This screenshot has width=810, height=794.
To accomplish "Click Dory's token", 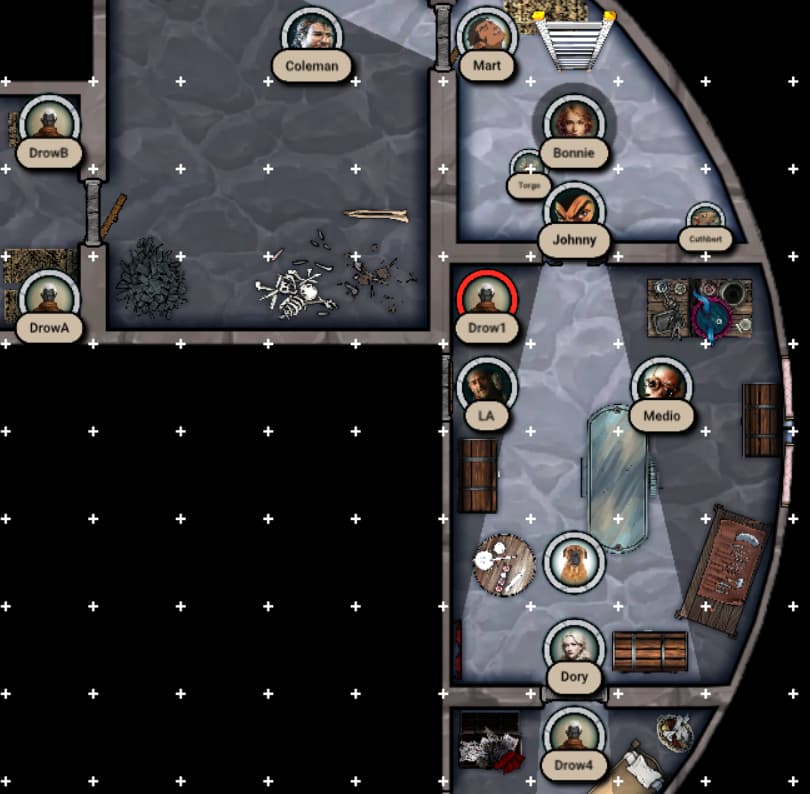I will pos(574,649).
